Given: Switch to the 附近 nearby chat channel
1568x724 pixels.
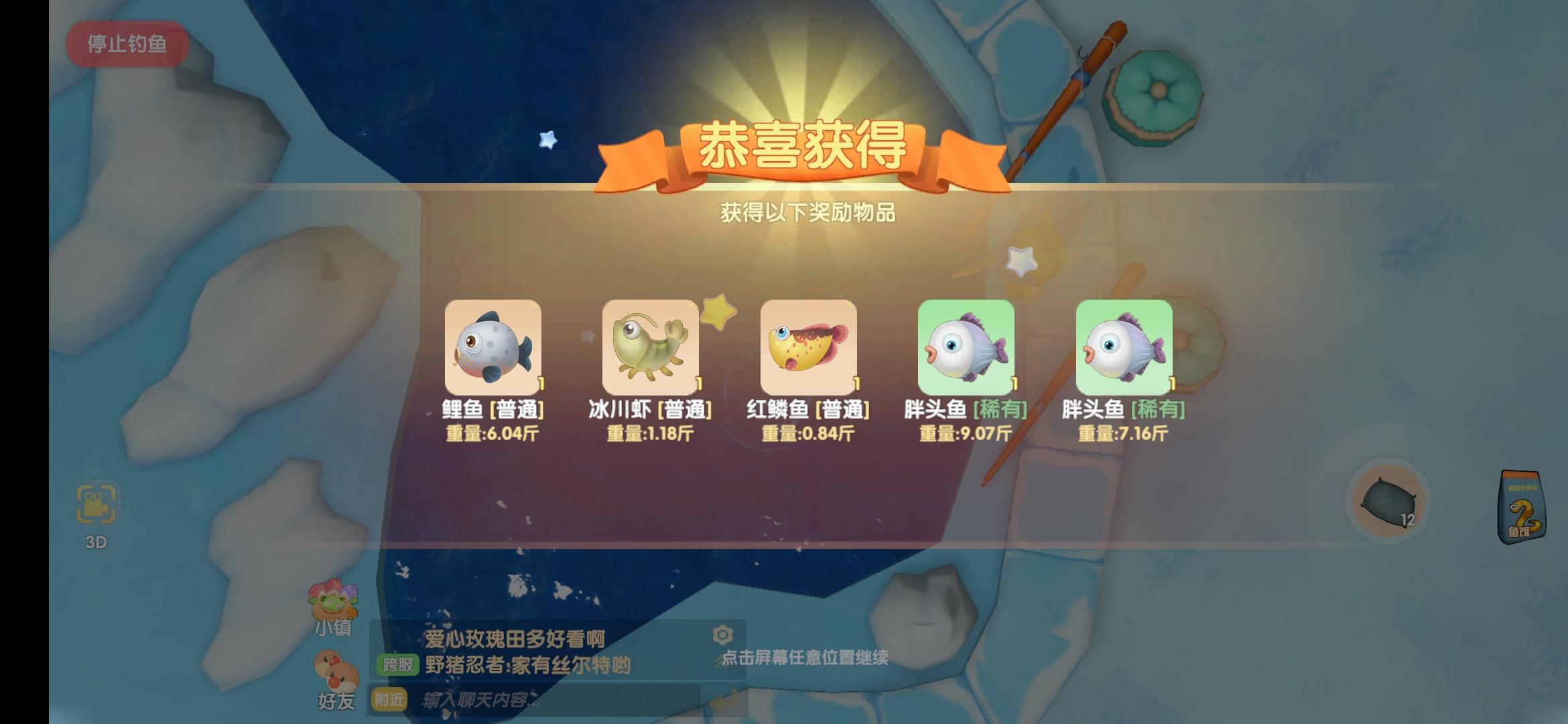Looking at the screenshot, I should pyautogui.click(x=390, y=700).
